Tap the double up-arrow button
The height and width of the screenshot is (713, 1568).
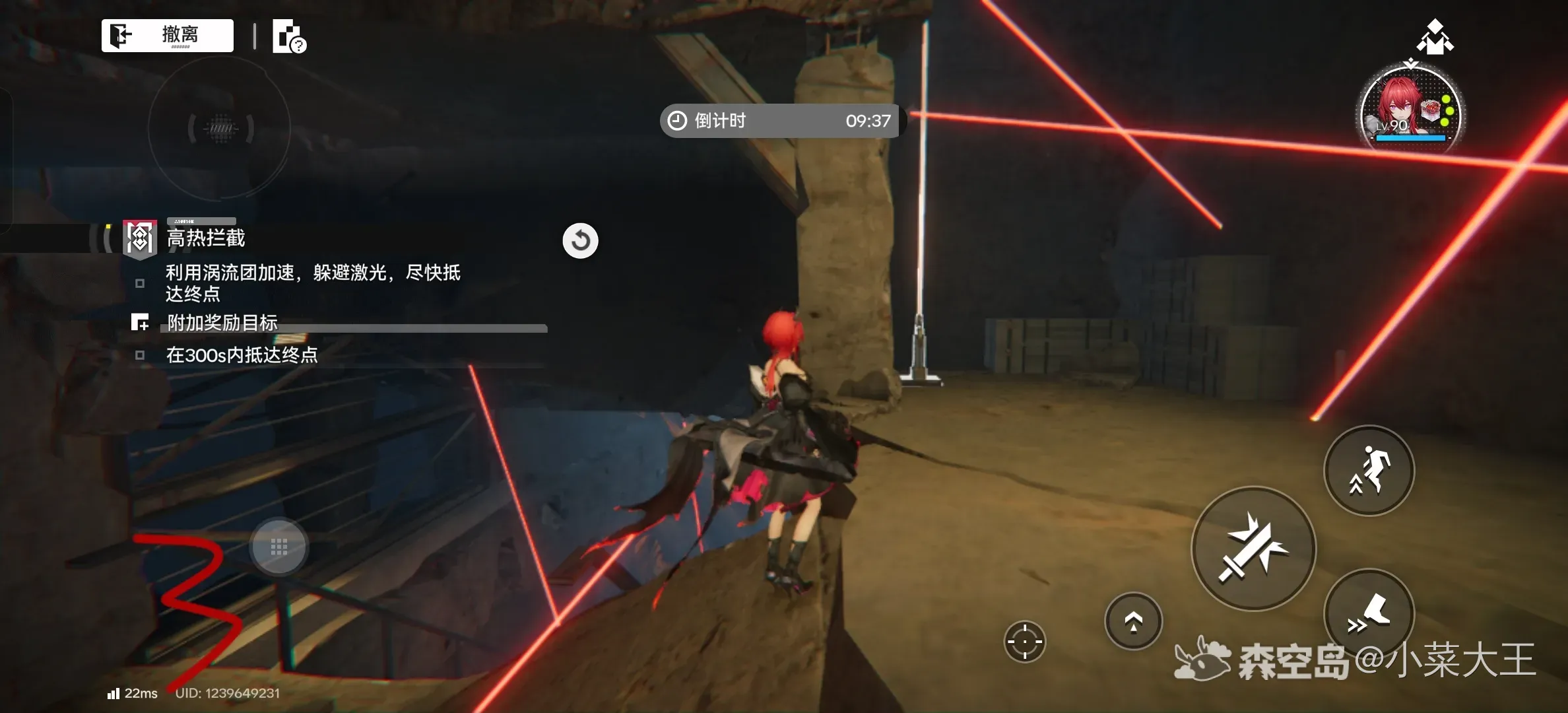coord(1133,621)
